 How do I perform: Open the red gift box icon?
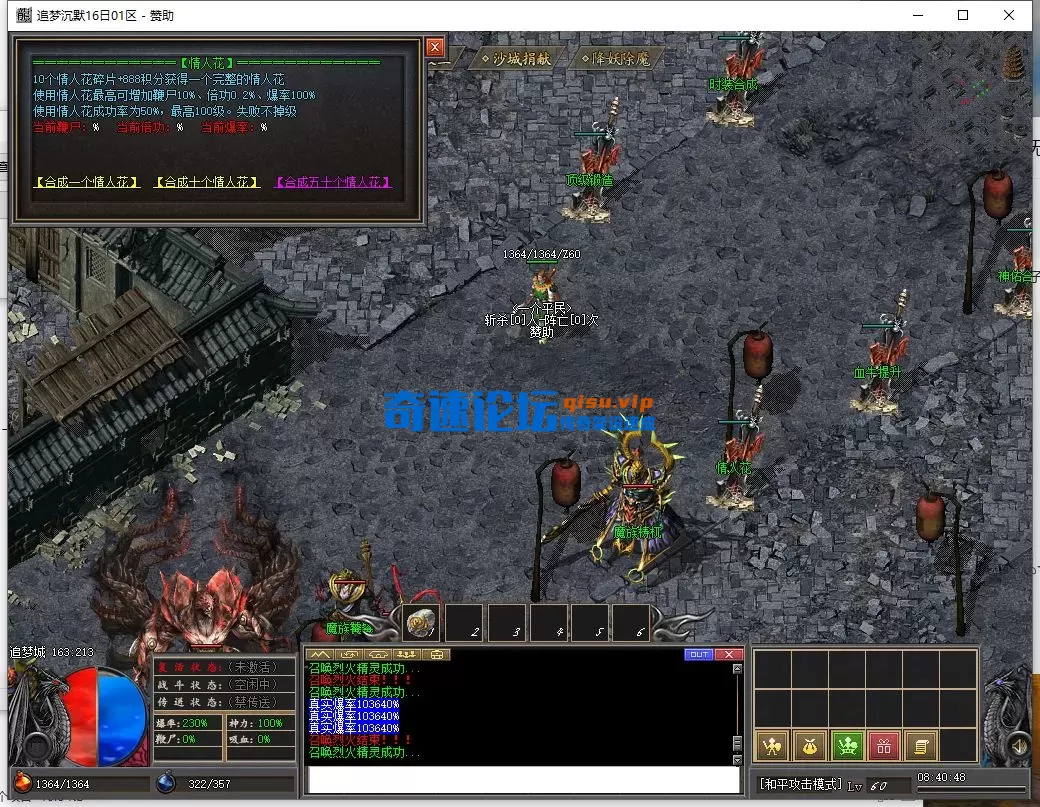884,745
